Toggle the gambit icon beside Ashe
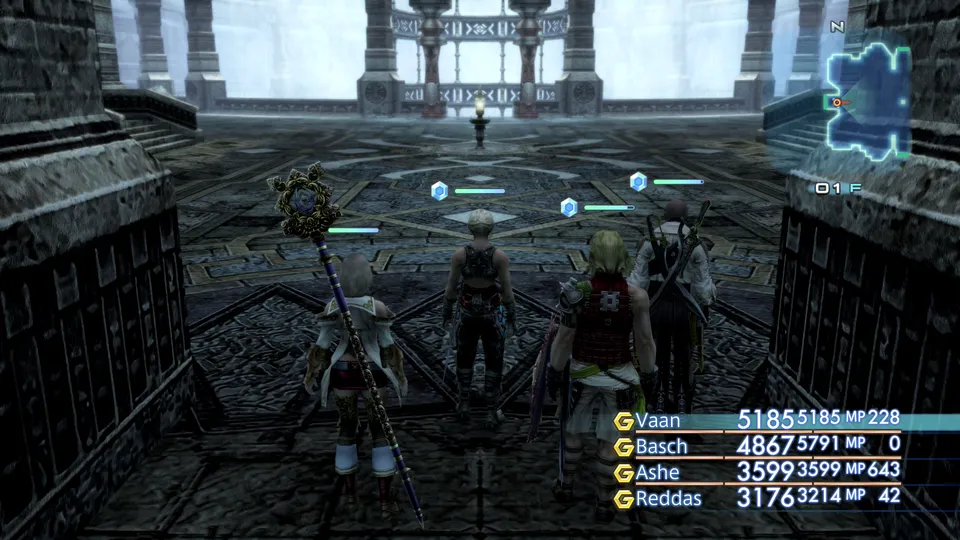The width and height of the screenshot is (960, 540). 624,472
